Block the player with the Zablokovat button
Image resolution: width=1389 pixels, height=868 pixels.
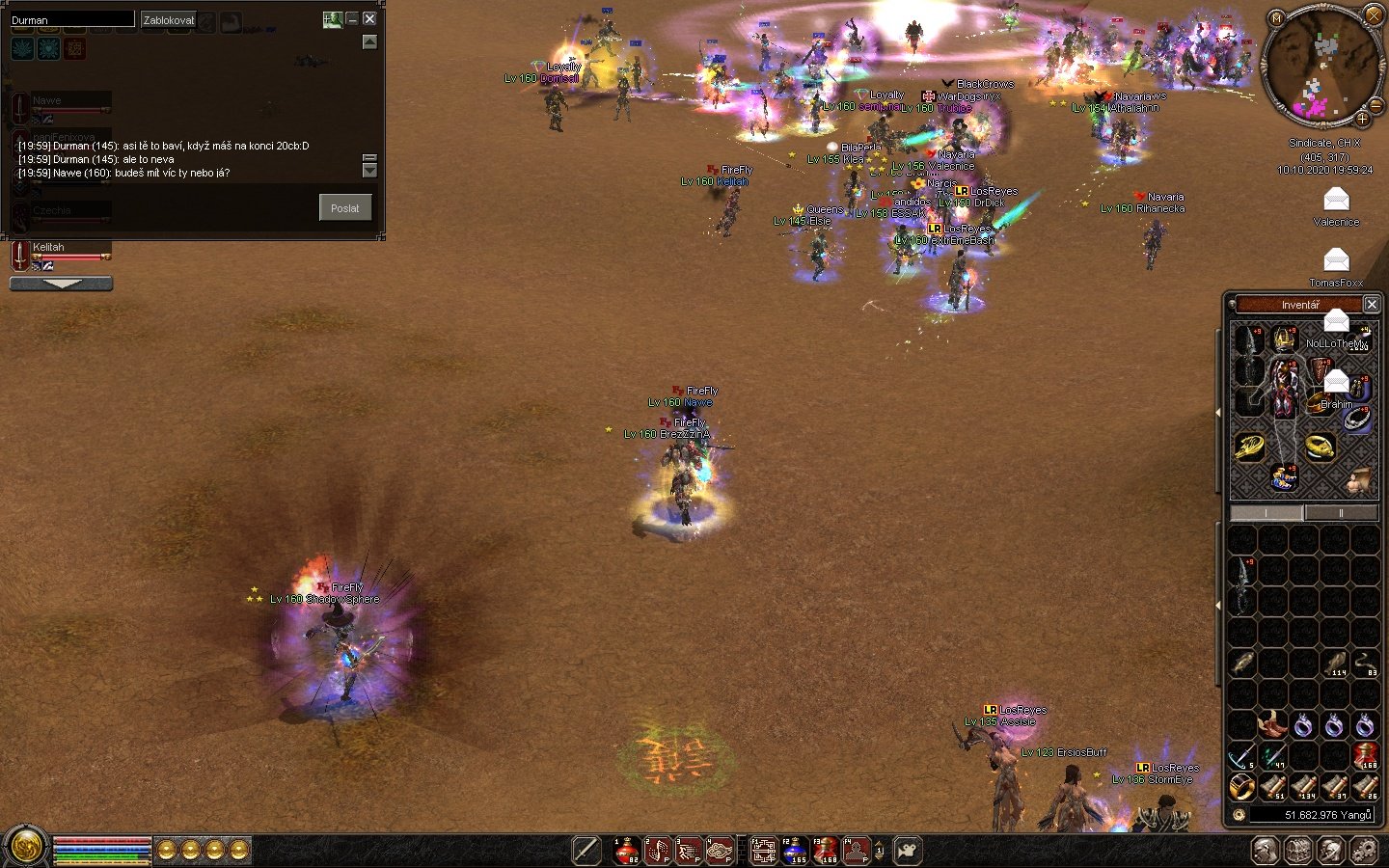168,19
